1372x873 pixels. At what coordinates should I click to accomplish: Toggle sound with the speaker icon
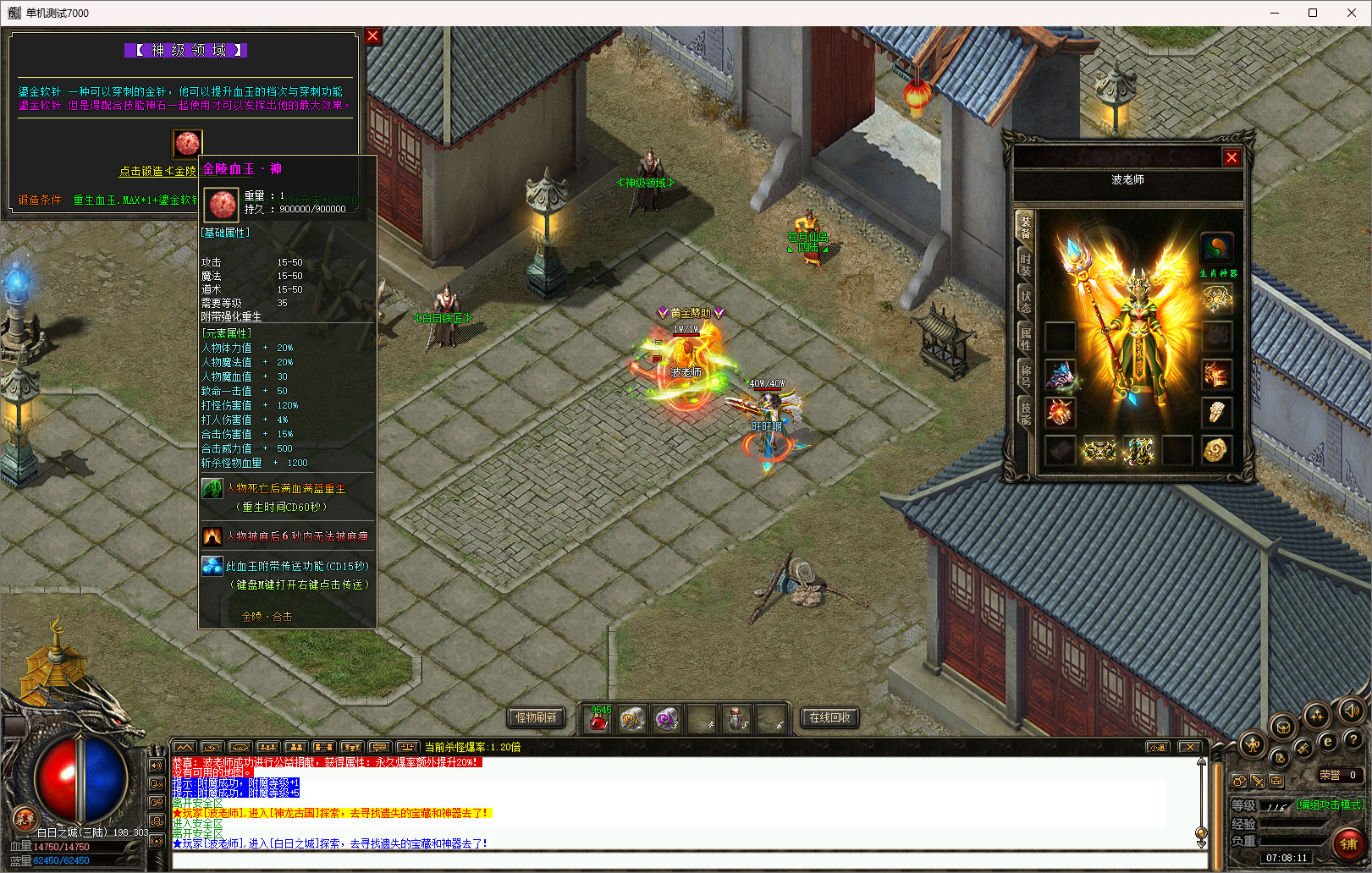[1351, 711]
